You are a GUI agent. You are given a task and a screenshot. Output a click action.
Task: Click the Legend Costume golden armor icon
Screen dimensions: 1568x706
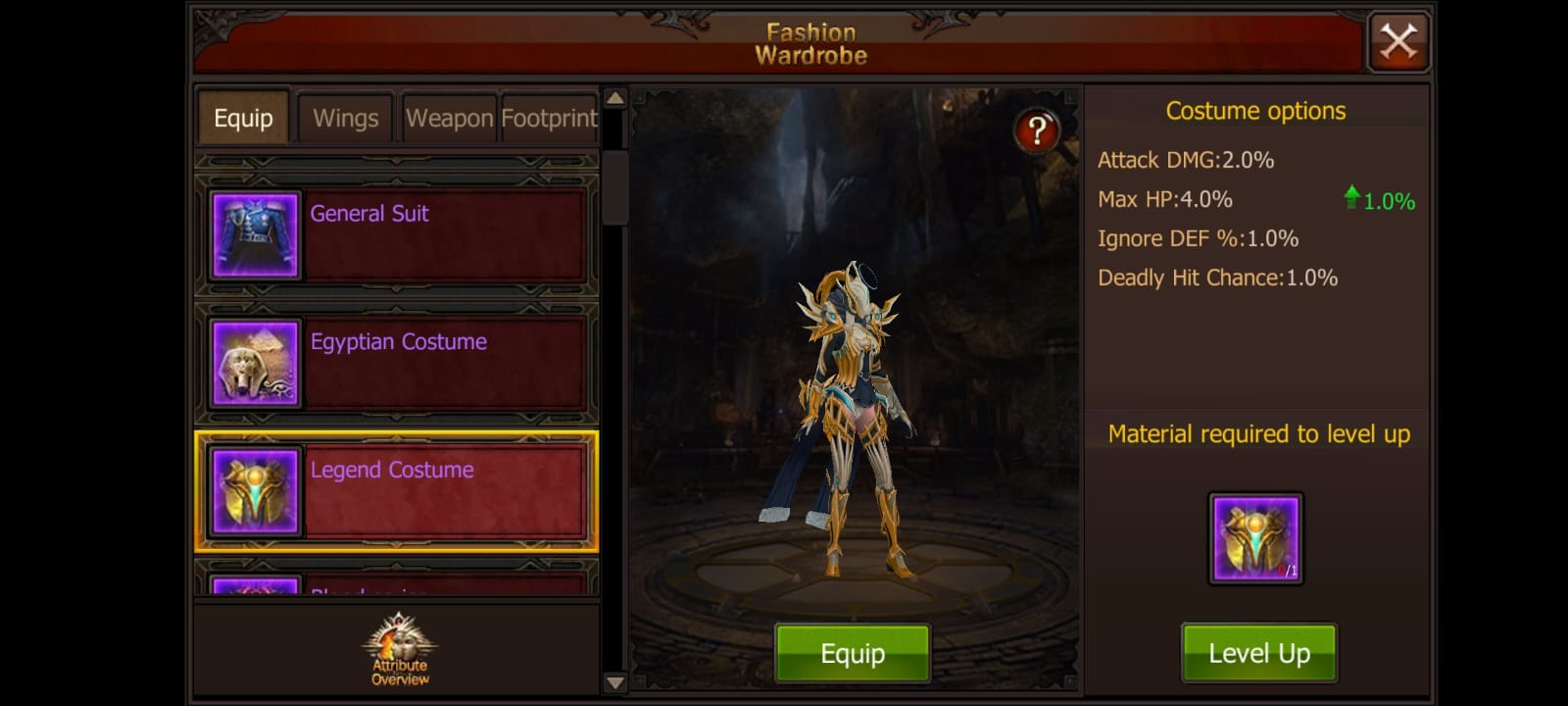coord(253,490)
